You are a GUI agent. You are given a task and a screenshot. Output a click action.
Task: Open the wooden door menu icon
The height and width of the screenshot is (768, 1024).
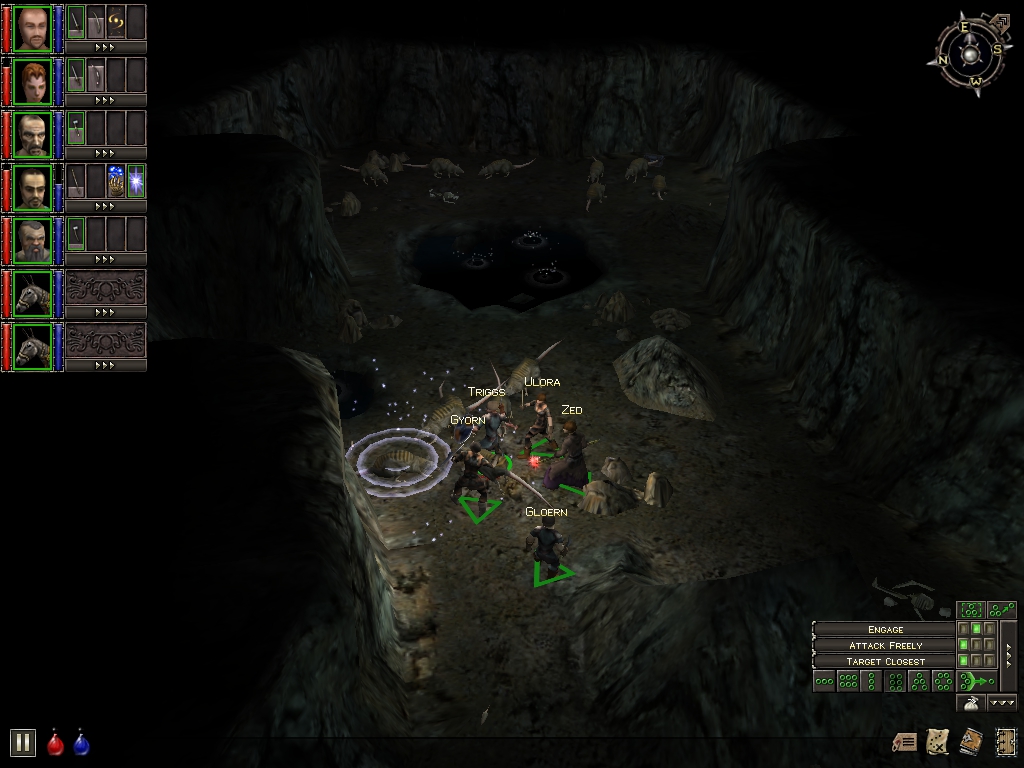tap(1004, 741)
